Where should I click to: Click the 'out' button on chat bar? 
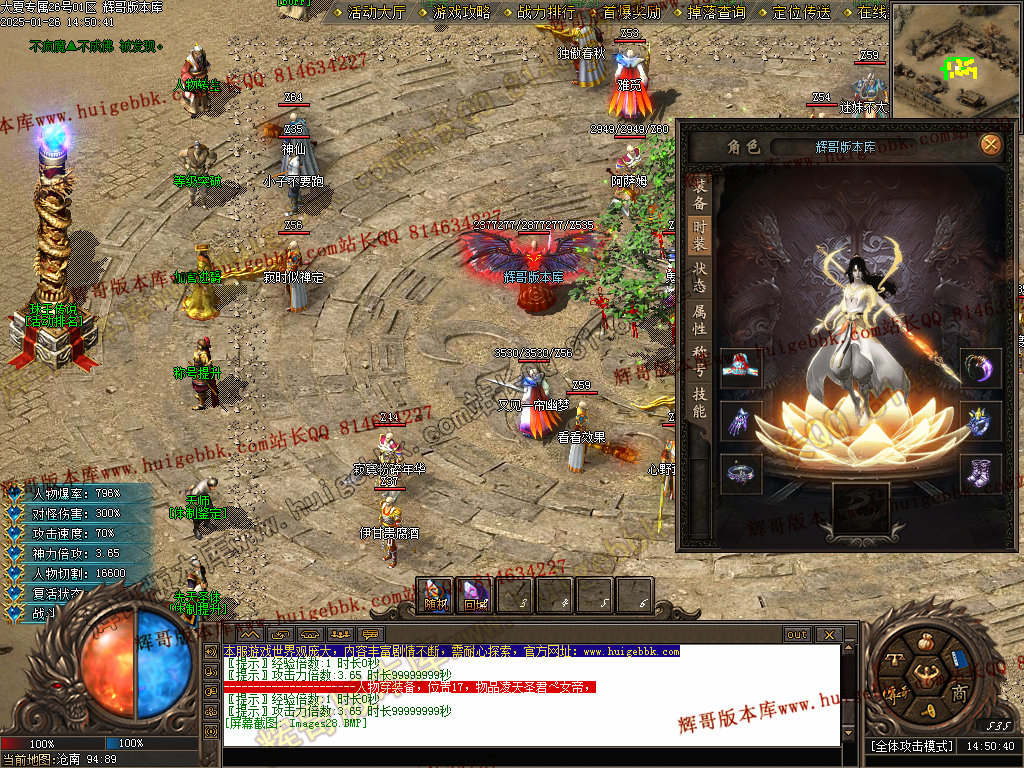[796, 635]
